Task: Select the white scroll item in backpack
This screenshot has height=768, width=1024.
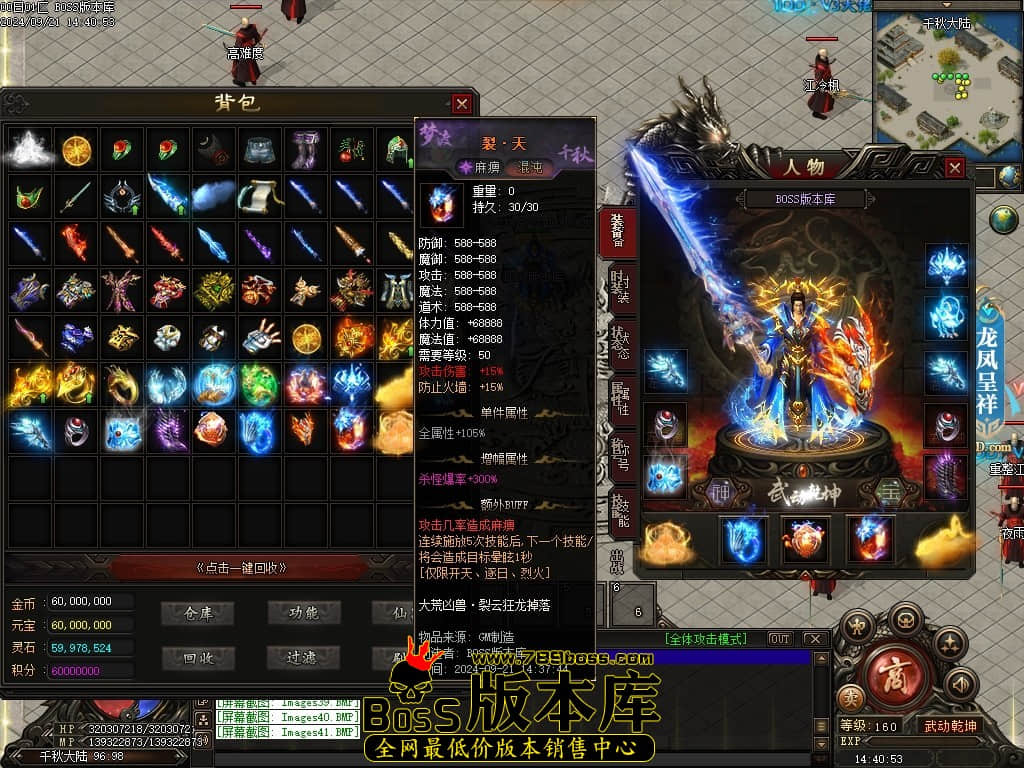Action: [261, 196]
